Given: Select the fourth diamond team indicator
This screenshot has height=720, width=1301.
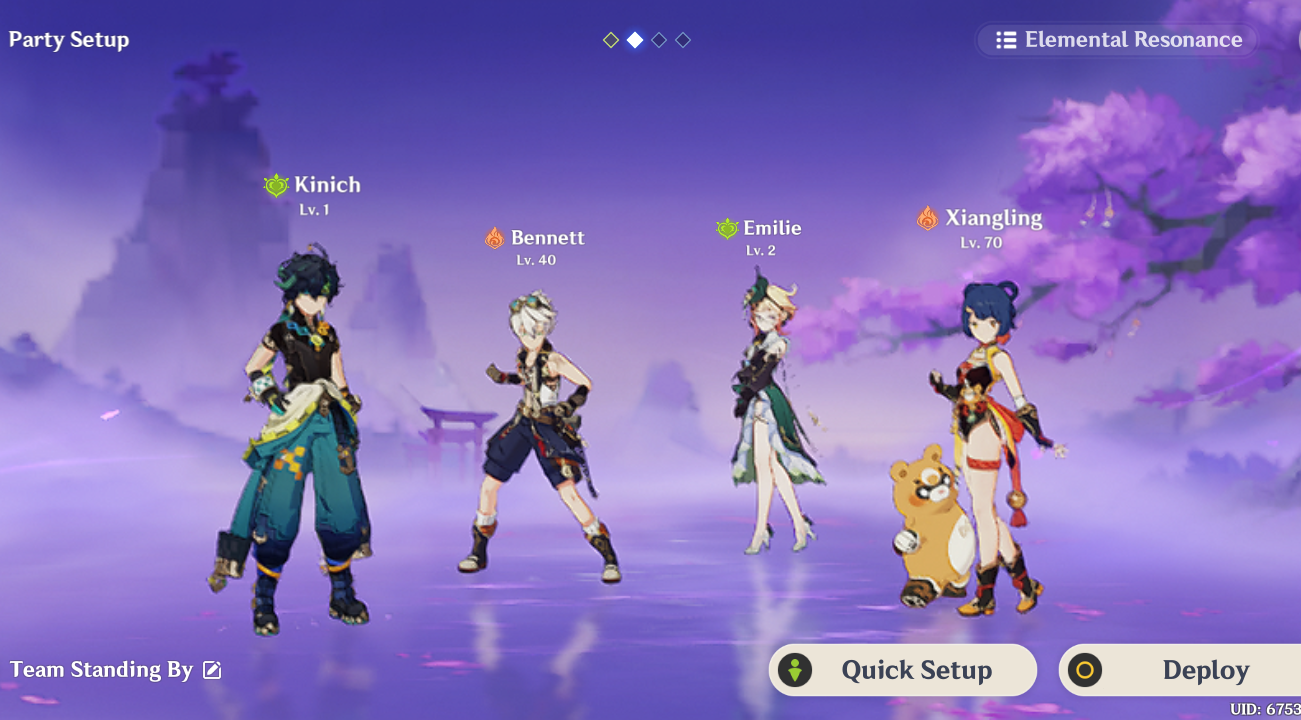Looking at the screenshot, I should [684, 40].
